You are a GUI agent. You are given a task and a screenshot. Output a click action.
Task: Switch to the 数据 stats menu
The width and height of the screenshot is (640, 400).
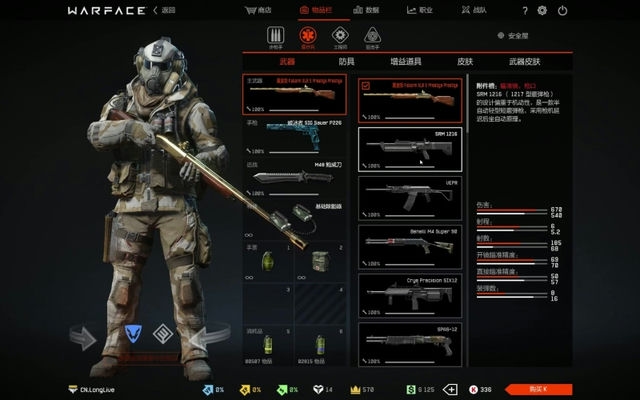tap(366, 10)
